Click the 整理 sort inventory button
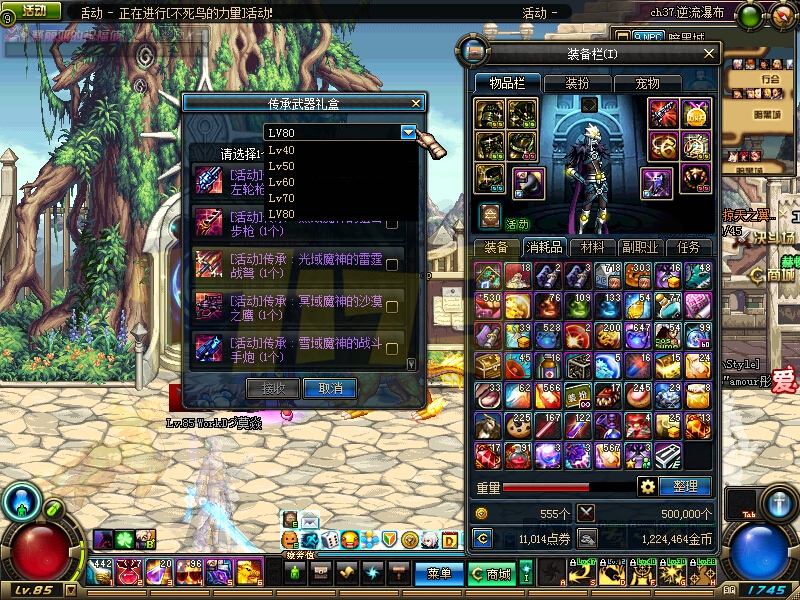The width and height of the screenshot is (800, 600). (686, 487)
